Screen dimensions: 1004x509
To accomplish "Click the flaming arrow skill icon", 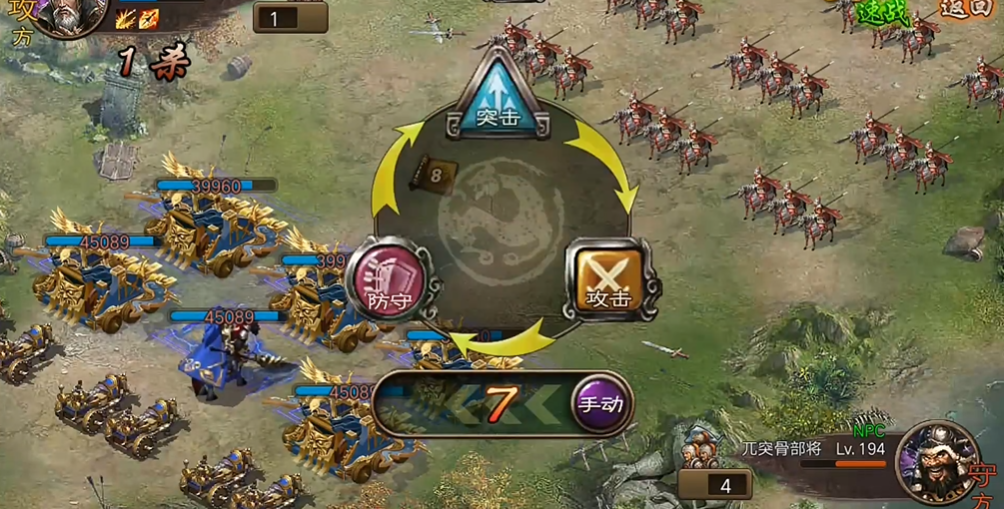I will [148, 19].
